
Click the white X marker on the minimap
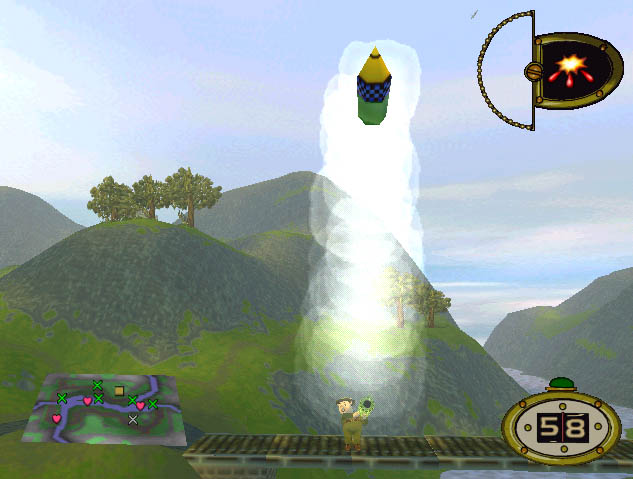tap(133, 420)
